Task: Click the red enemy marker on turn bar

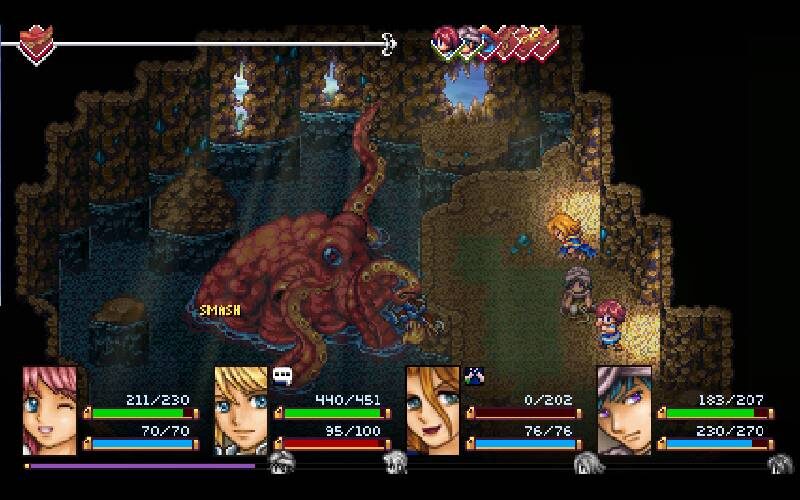Action: 38,44
